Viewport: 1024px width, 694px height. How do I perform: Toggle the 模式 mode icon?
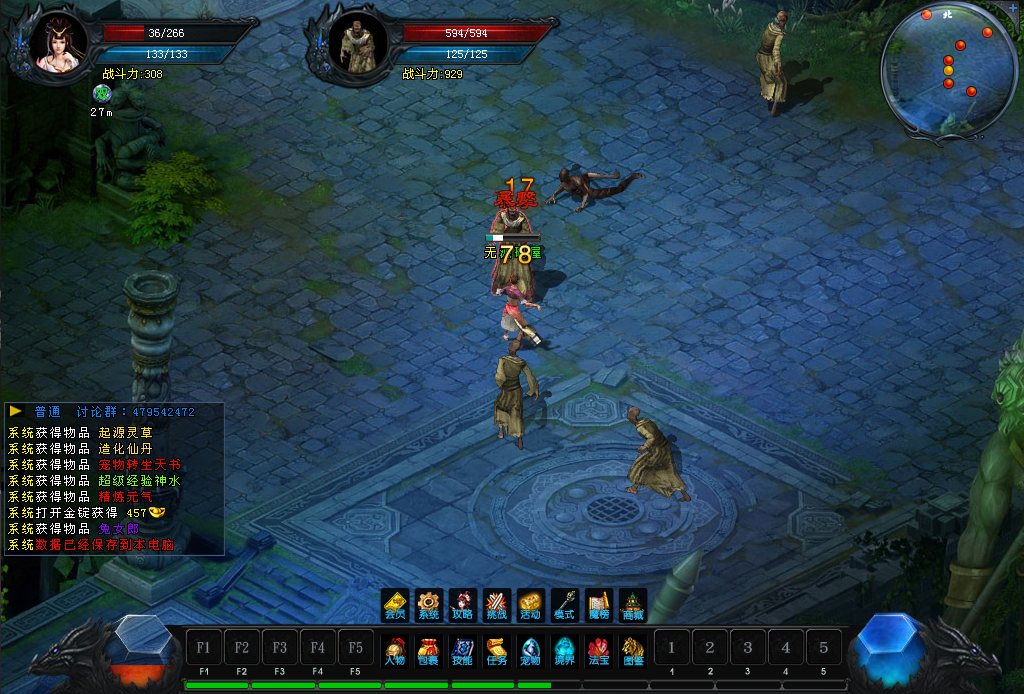click(x=564, y=604)
